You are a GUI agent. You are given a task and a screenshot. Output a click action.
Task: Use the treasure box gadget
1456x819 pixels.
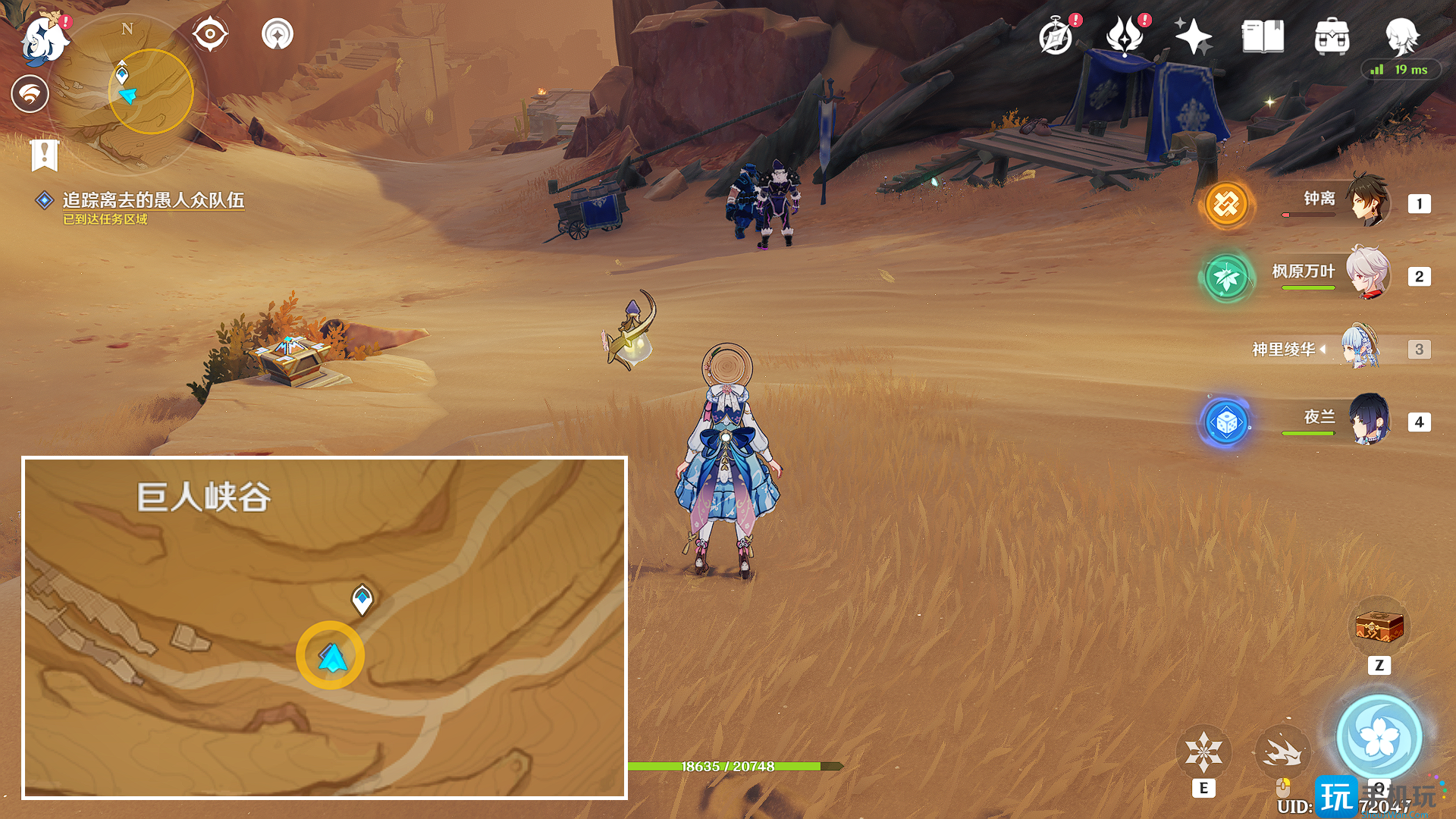click(1379, 628)
